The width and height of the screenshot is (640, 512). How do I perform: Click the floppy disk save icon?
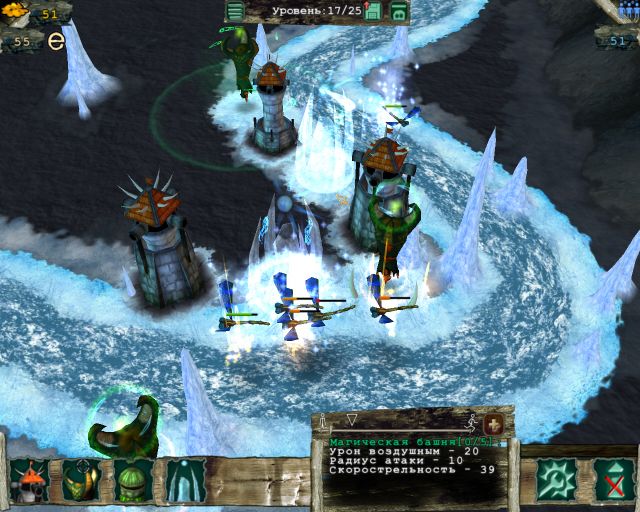pyautogui.click(x=373, y=12)
